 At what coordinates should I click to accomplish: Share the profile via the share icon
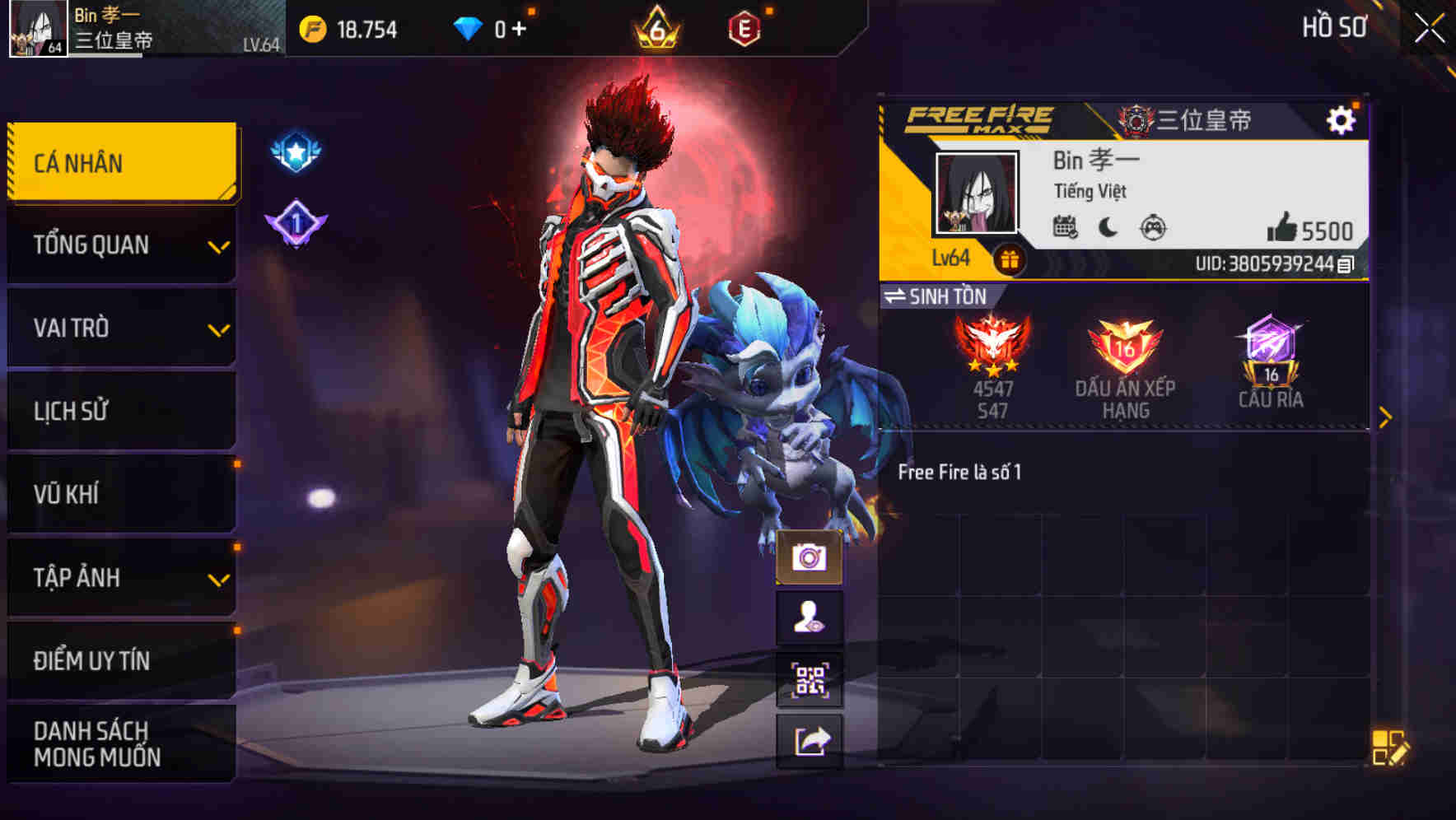click(x=810, y=739)
